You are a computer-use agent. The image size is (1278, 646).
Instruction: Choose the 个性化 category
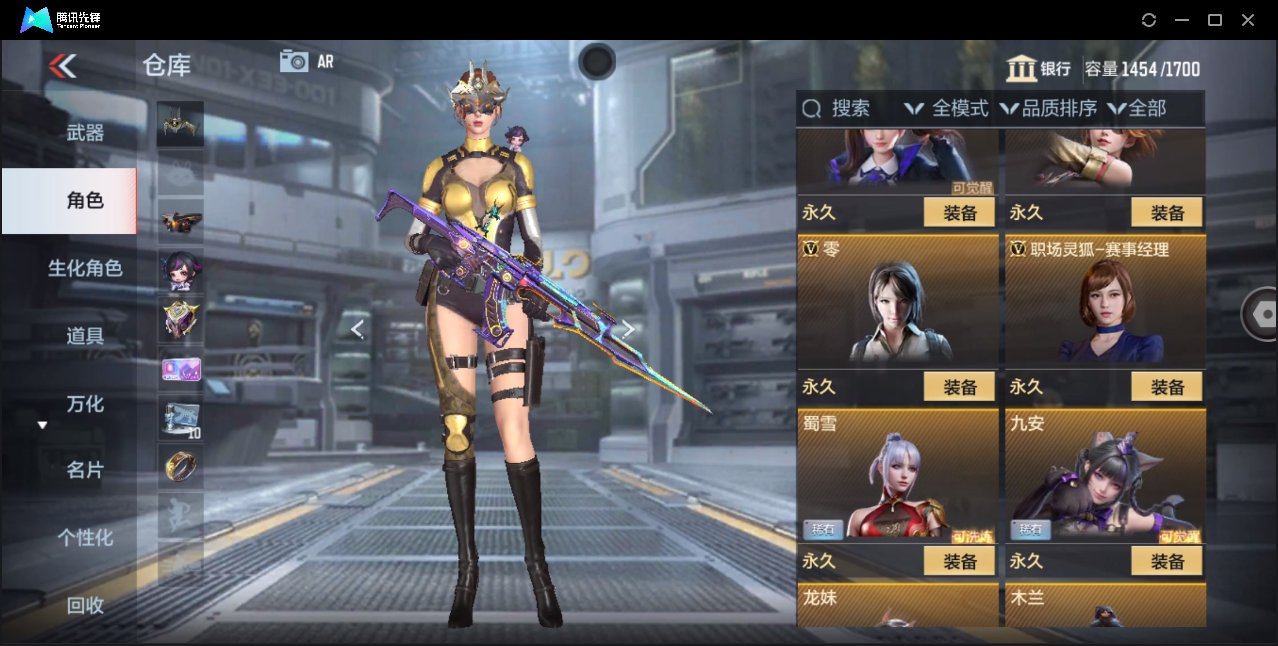[x=85, y=537]
